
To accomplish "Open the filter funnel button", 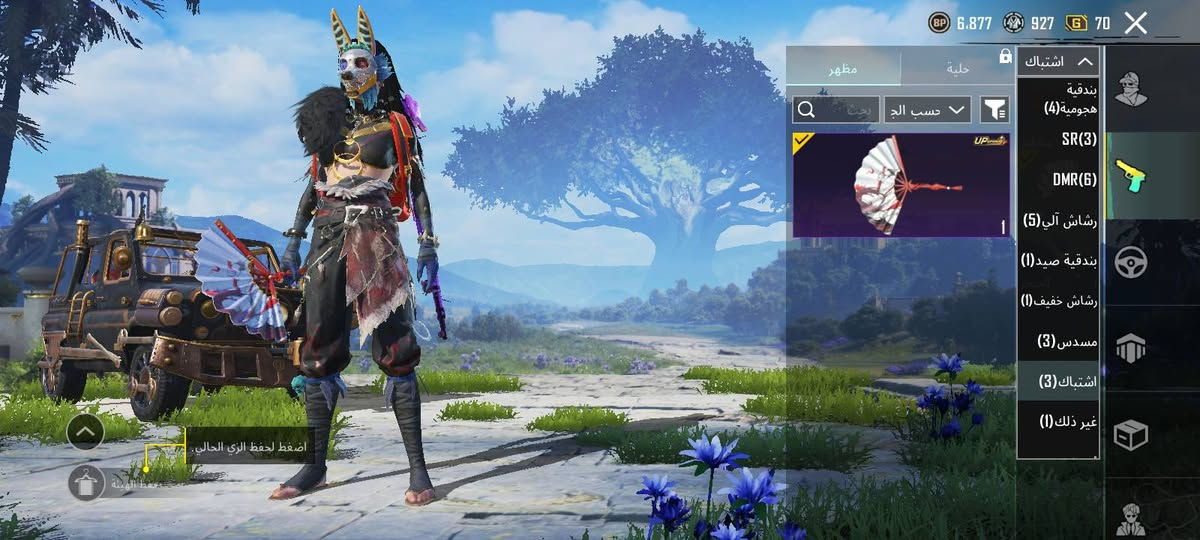I will (994, 109).
